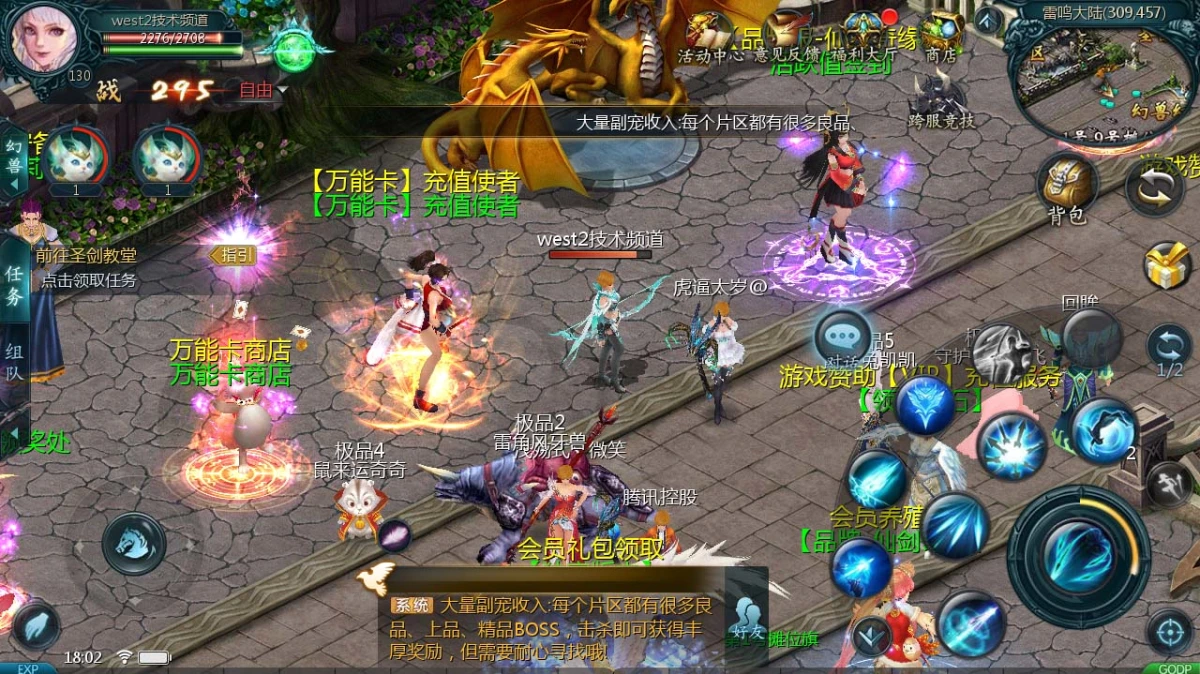The width and height of the screenshot is (1200, 674).
Task: Collapse the top icon row with arrow button
Action: 987,19
